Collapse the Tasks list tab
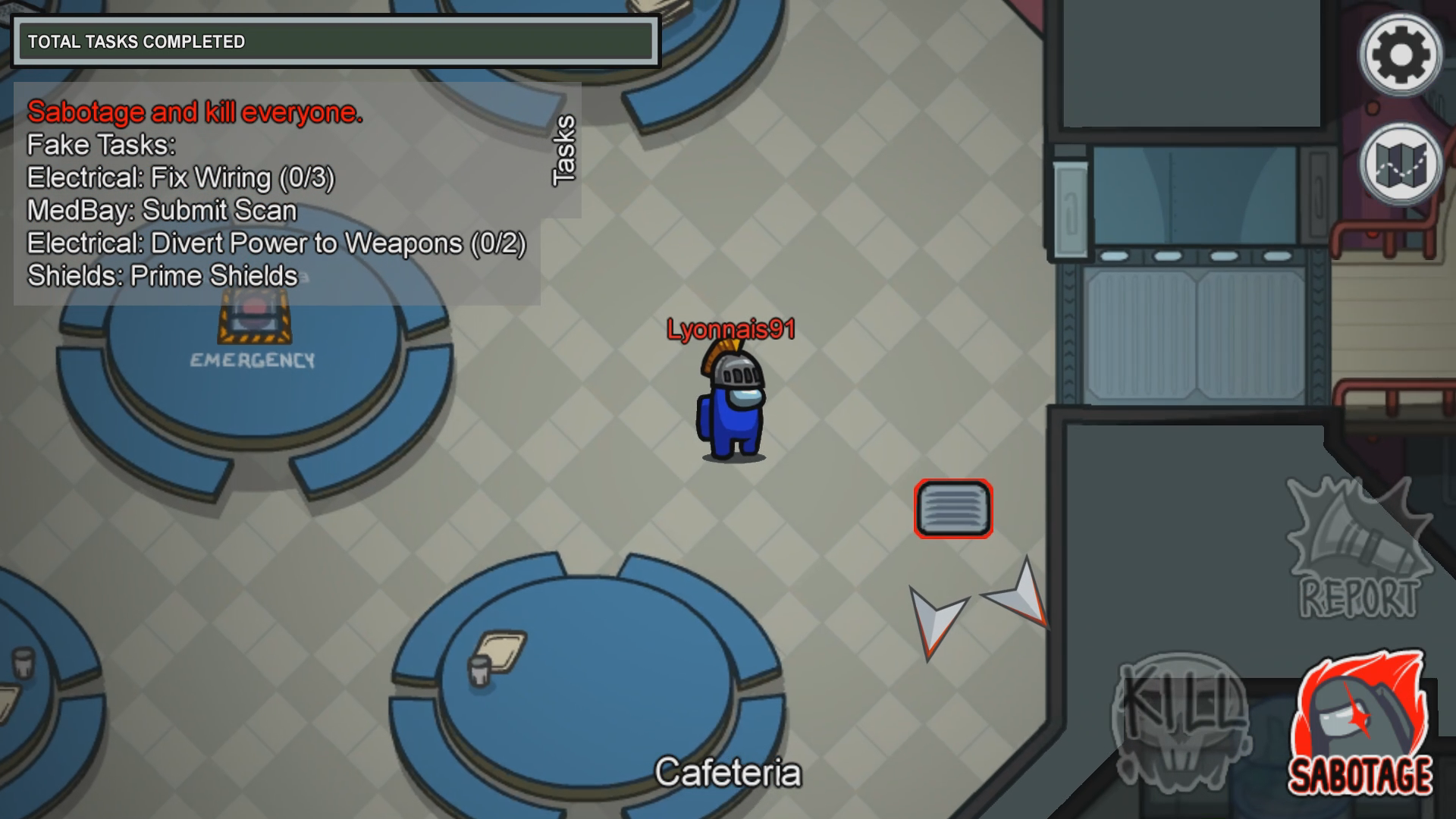Viewport: 1456px width, 819px height. coord(564,150)
